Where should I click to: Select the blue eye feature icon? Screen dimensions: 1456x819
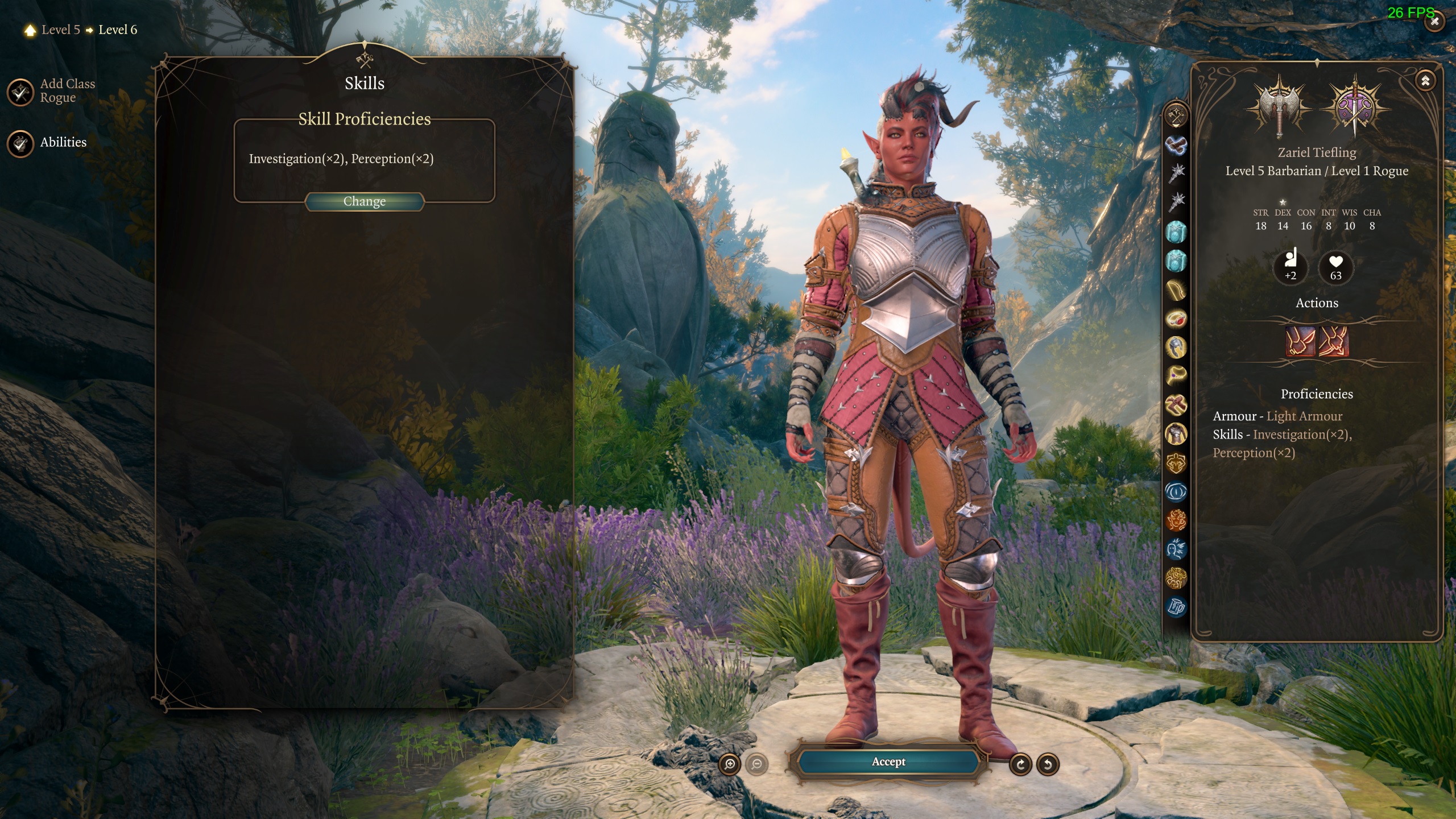tap(1176, 491)
